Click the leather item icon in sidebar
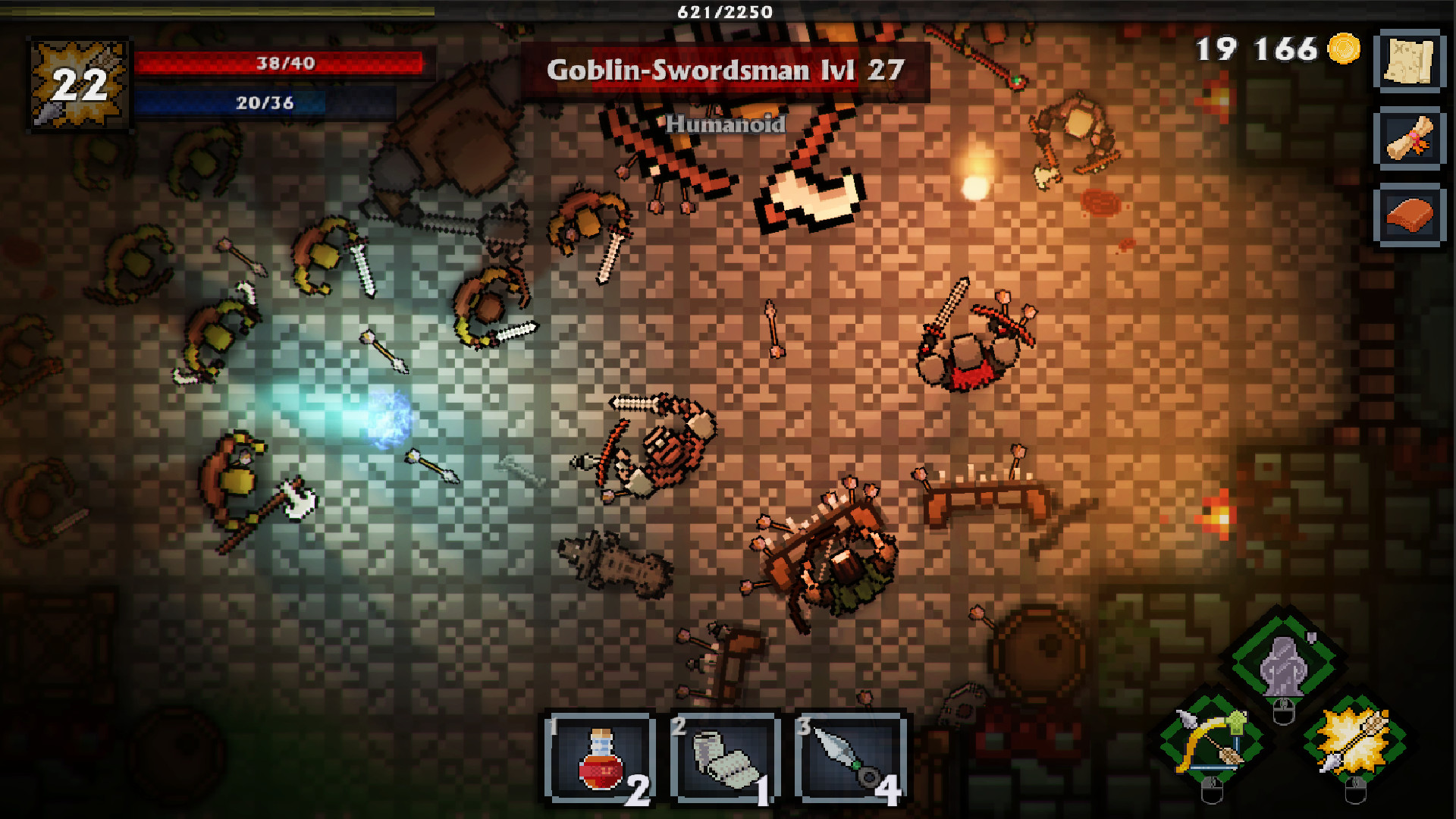Viewport: 1456px width, 819px height. 1409,215
